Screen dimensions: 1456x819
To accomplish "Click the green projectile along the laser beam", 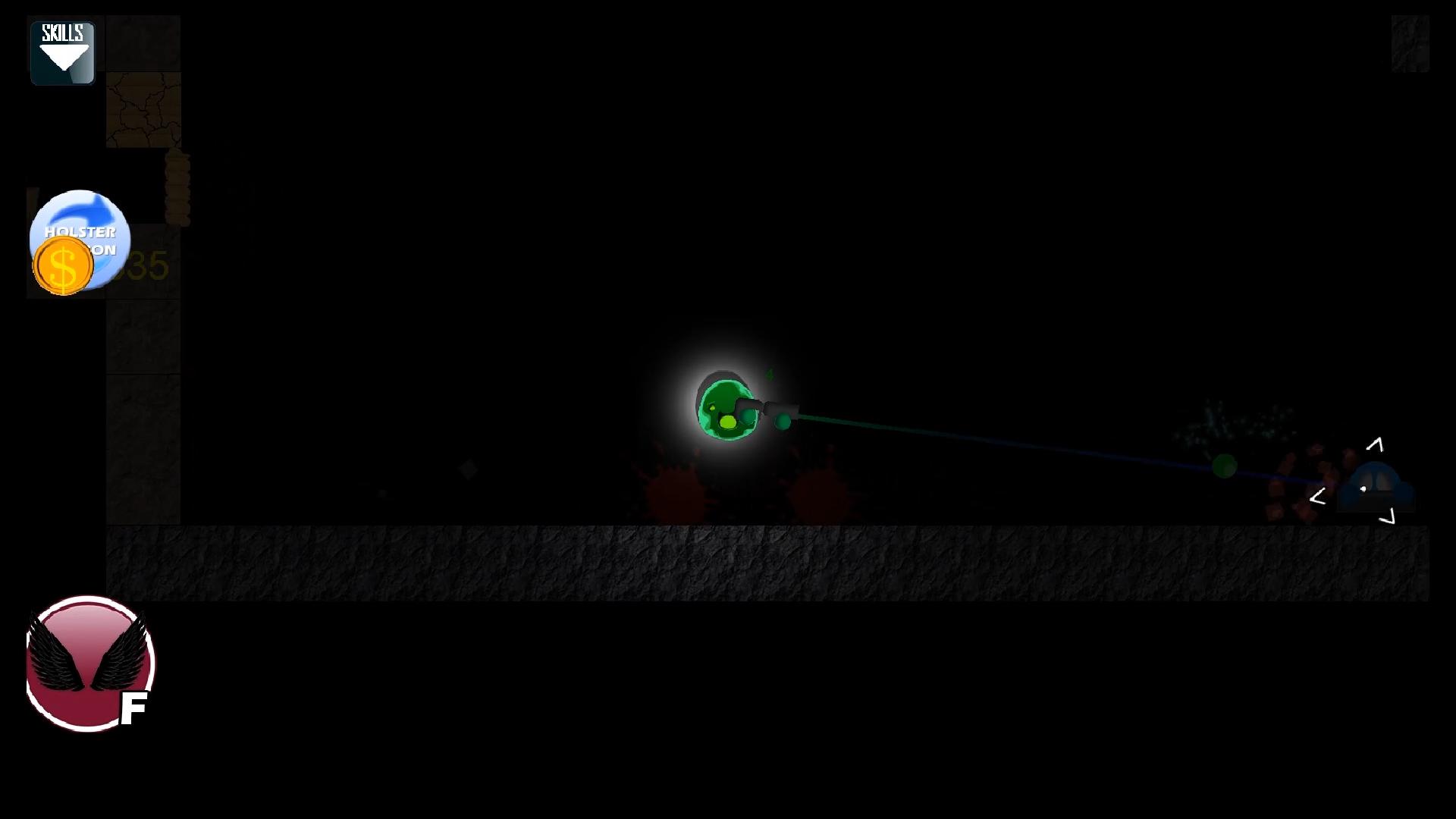I will coord(1225,466).
